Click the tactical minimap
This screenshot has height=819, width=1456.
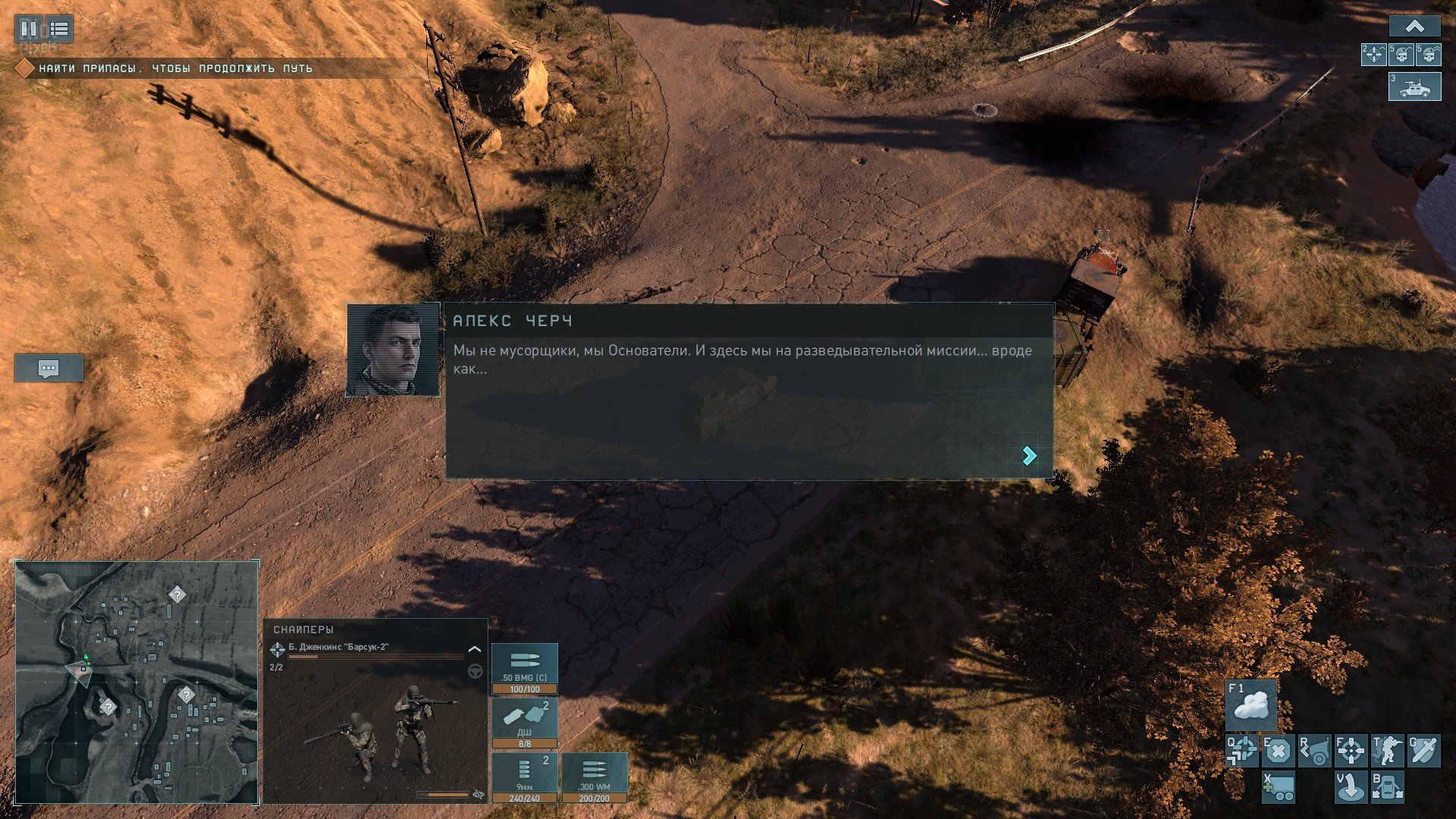pos(136,682)
